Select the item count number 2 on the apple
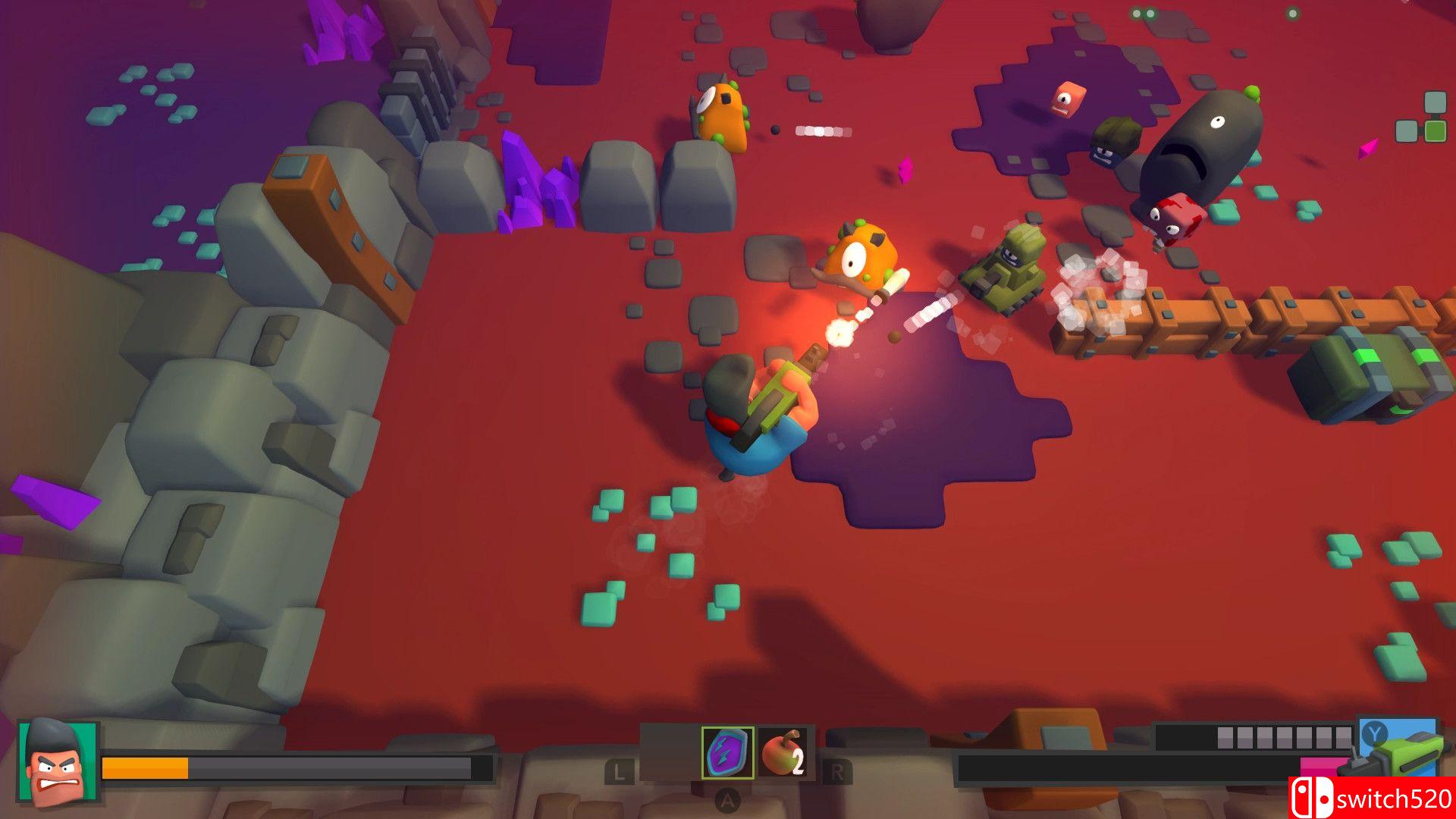The height and width of the screenshot is (819, 1456). pyautogui.click(x=798, y=761)
